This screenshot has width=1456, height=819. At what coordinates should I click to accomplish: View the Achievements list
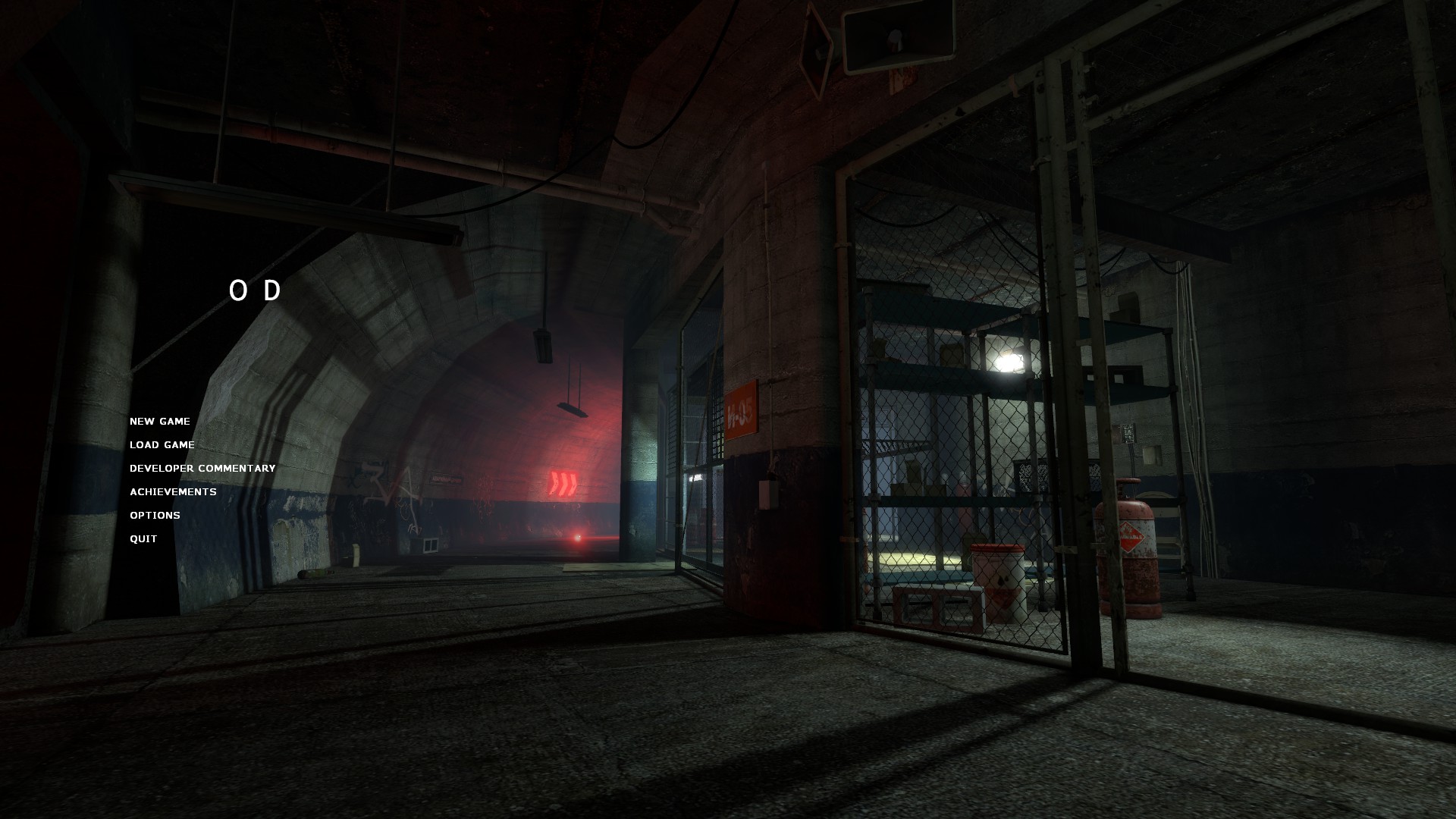coord(173,492)
